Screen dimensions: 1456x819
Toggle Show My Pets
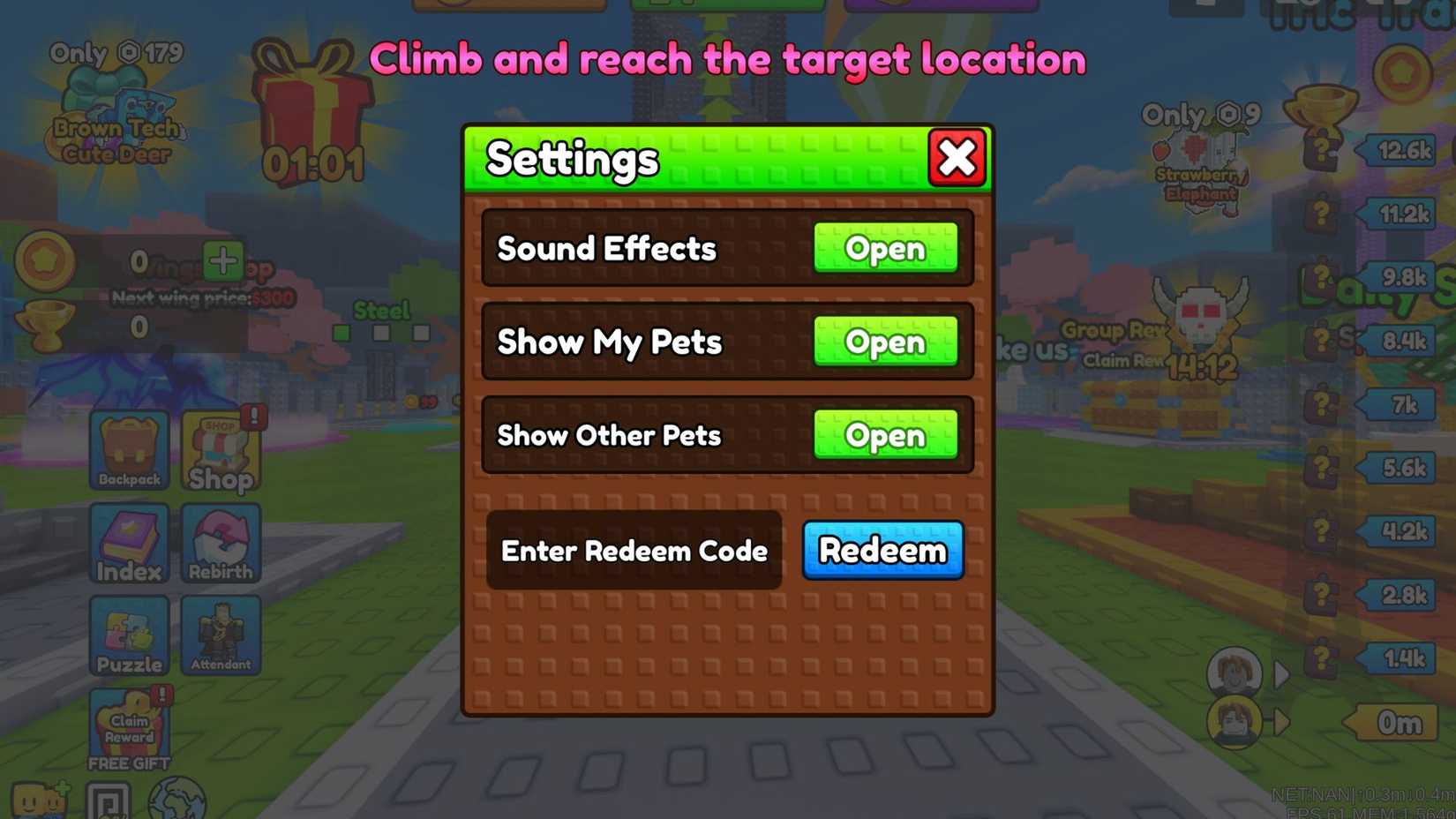[886, 343]
